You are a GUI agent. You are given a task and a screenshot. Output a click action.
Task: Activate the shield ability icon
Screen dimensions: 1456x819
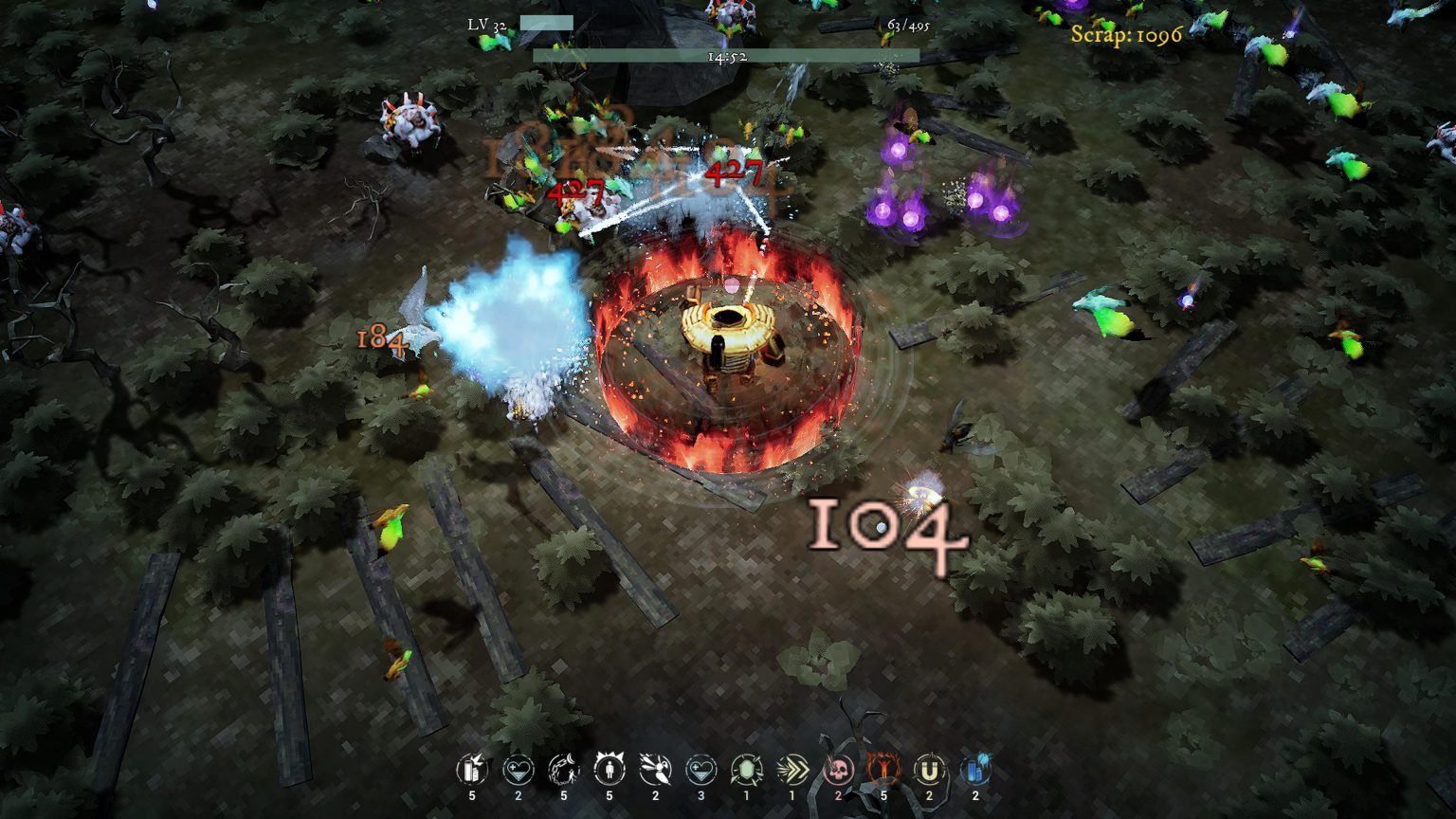coord(745,771)
